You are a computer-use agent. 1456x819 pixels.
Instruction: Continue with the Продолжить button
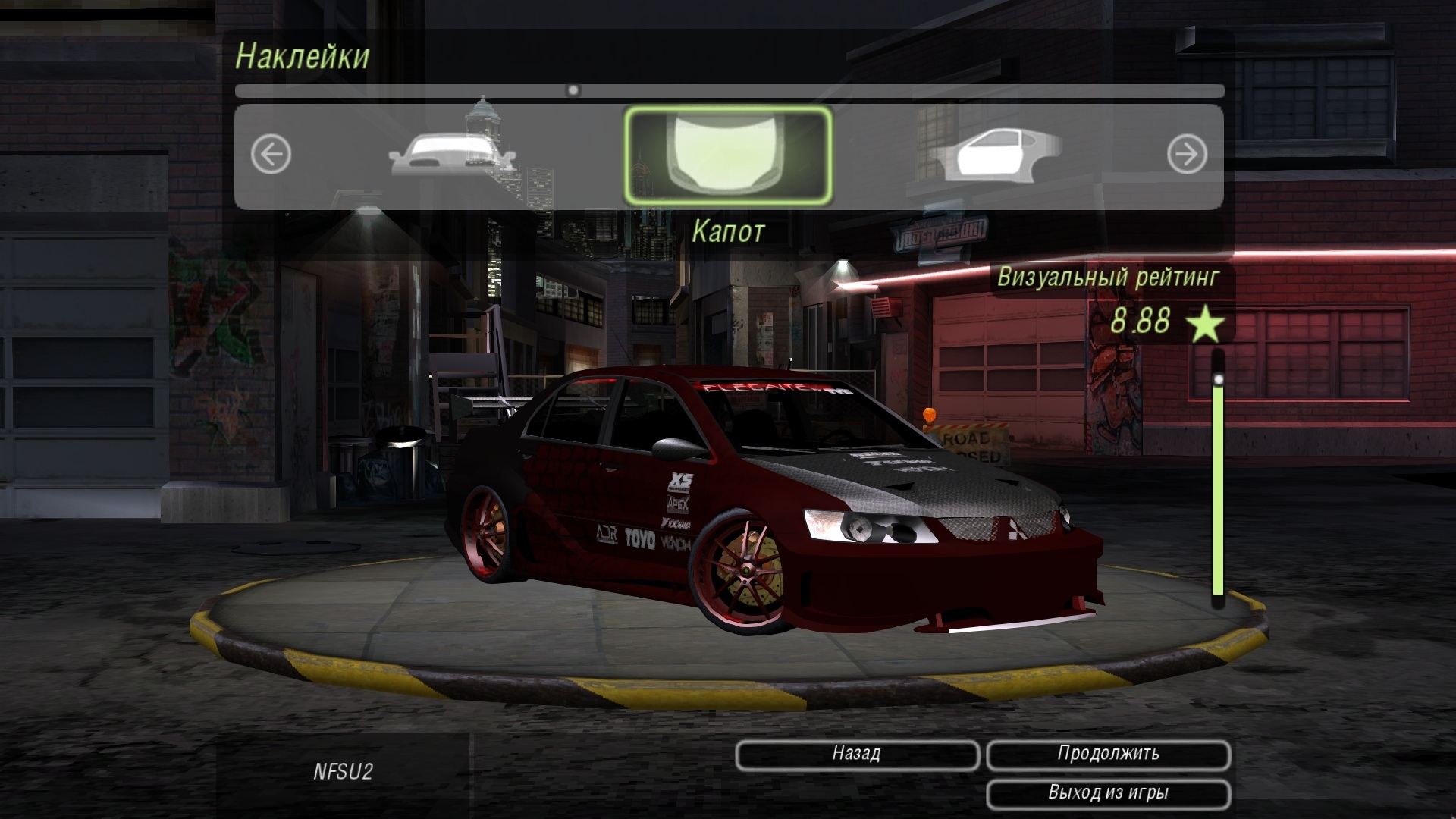tap(1107, 754)
